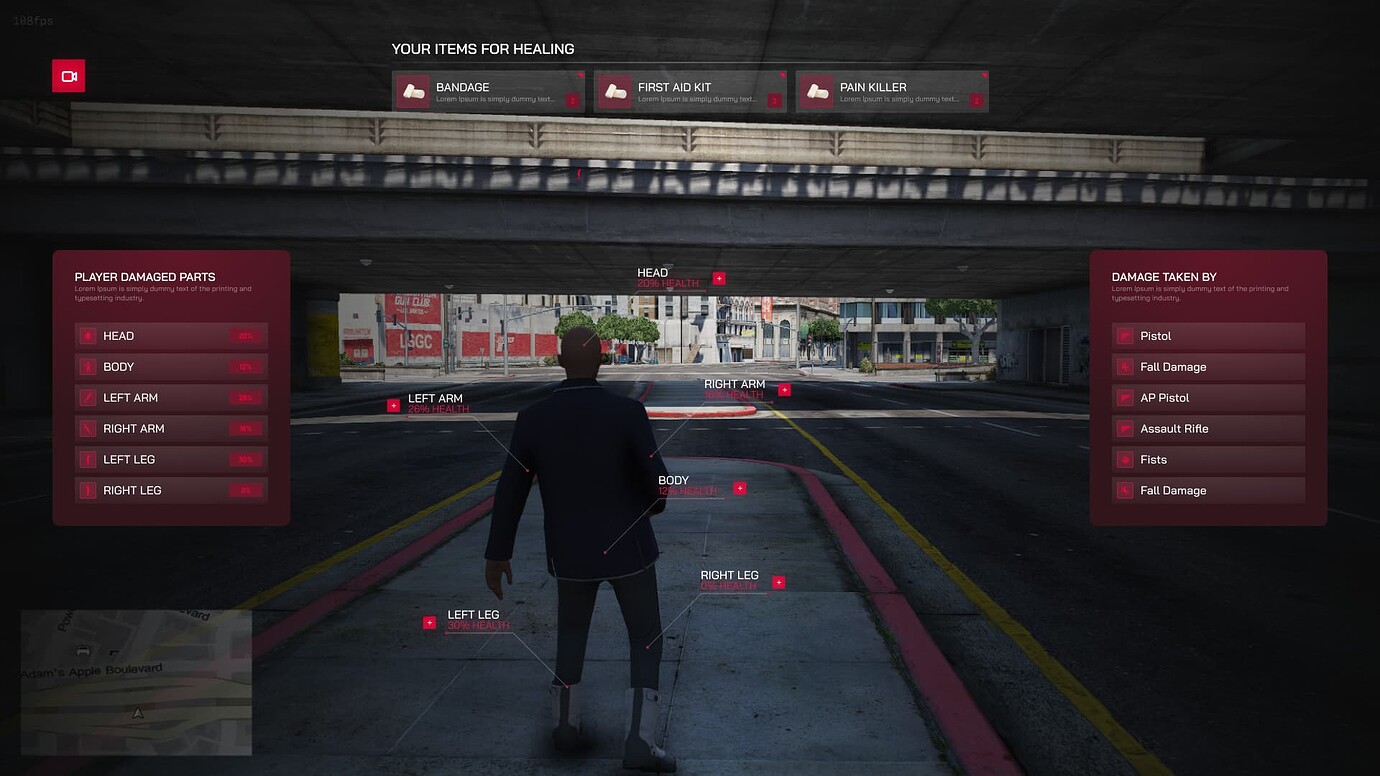
Task: Click the red camera recording icon
Action: 68,76
